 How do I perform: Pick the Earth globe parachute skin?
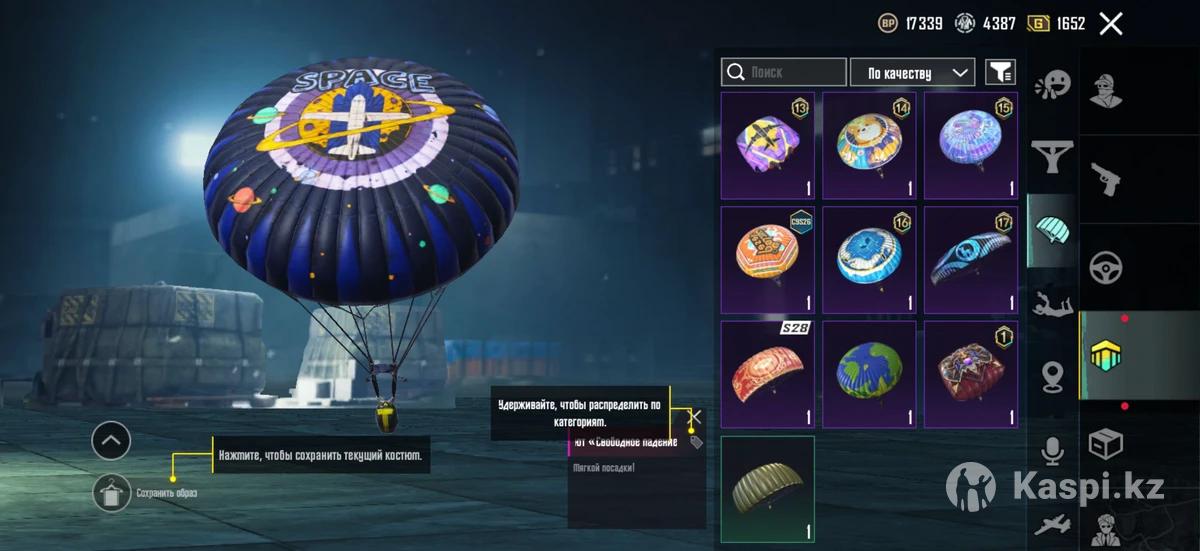869,374
